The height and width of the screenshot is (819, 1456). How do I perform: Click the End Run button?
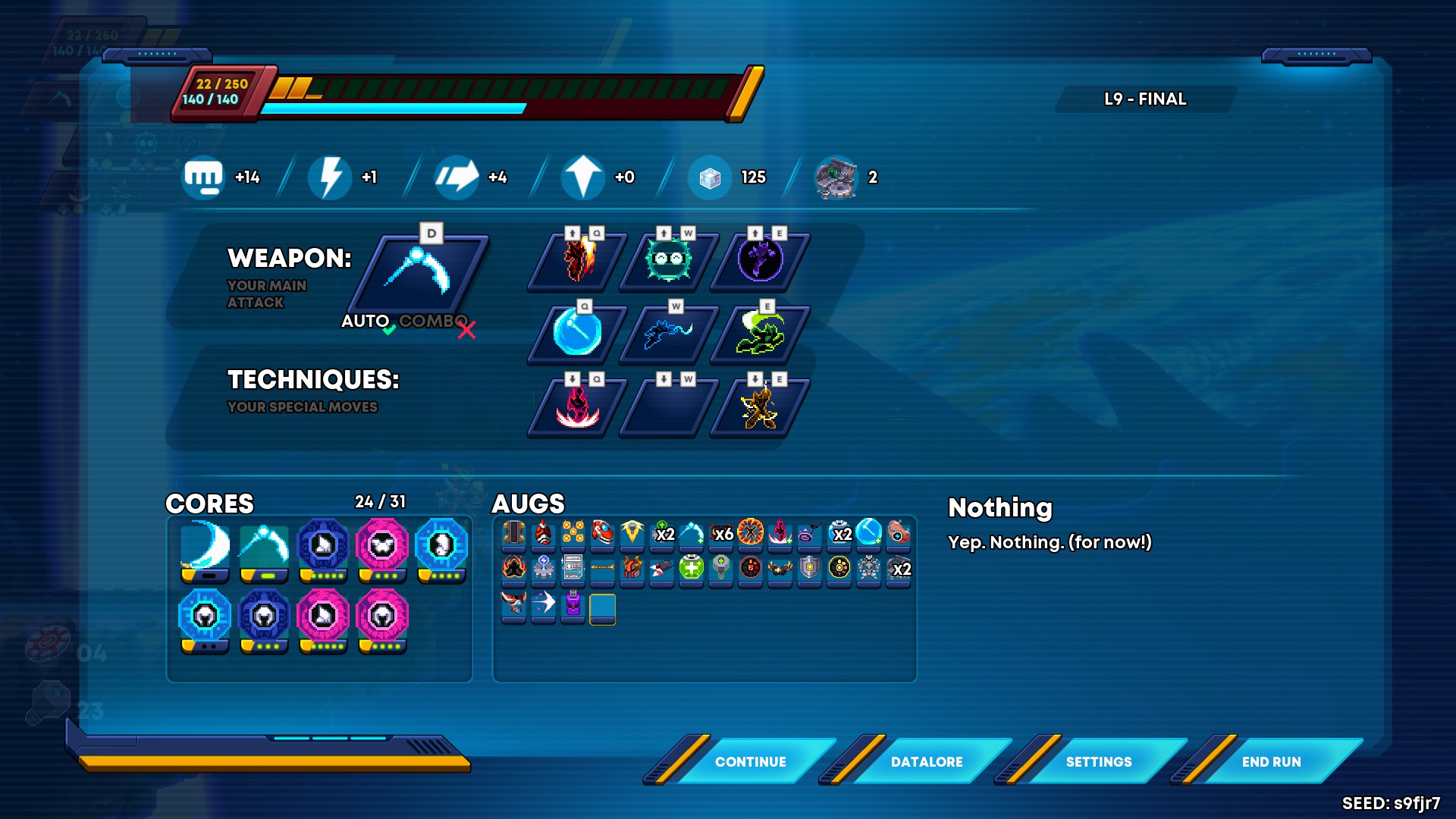coord(1271,761)
